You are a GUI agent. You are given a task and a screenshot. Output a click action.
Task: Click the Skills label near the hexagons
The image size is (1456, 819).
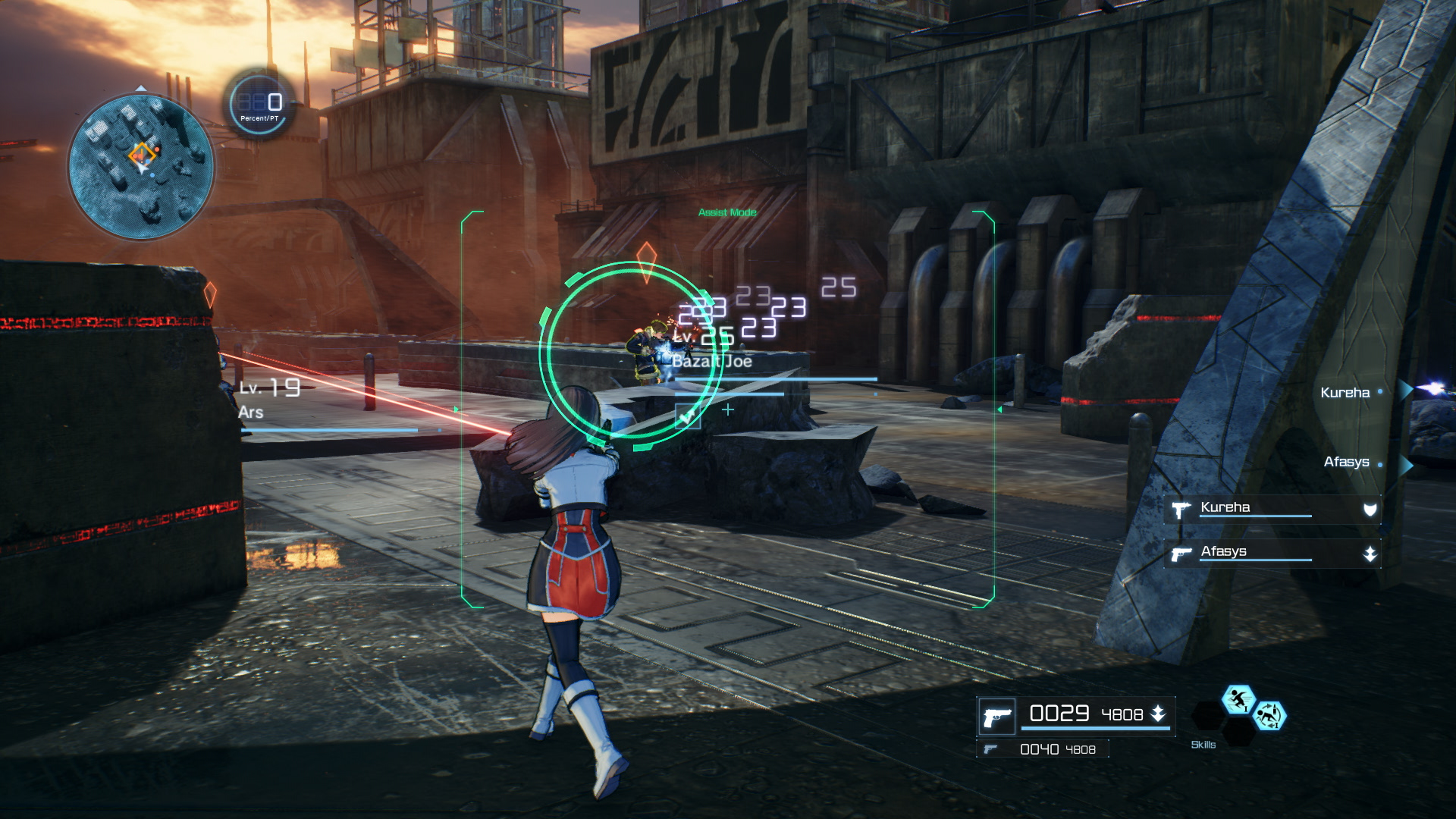click(1205, 745)
